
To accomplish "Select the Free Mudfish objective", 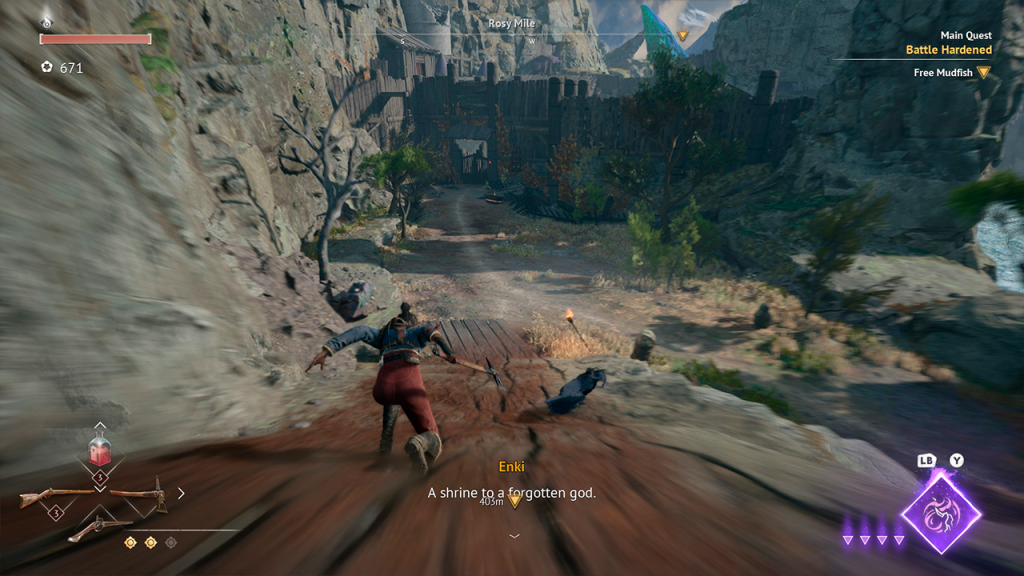I will (945, 73).
